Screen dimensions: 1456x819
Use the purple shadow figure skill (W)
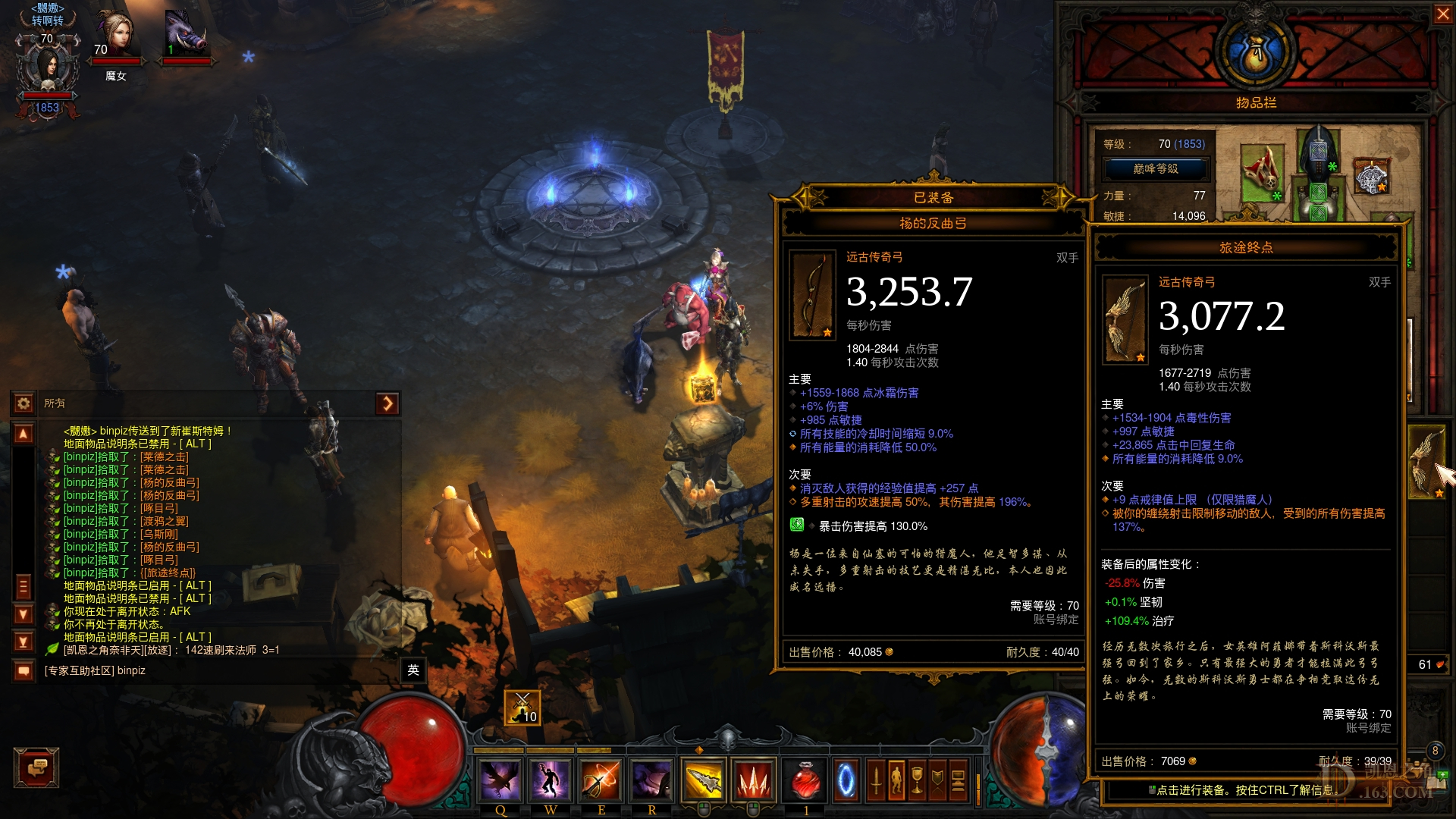[x=551, y=780]
